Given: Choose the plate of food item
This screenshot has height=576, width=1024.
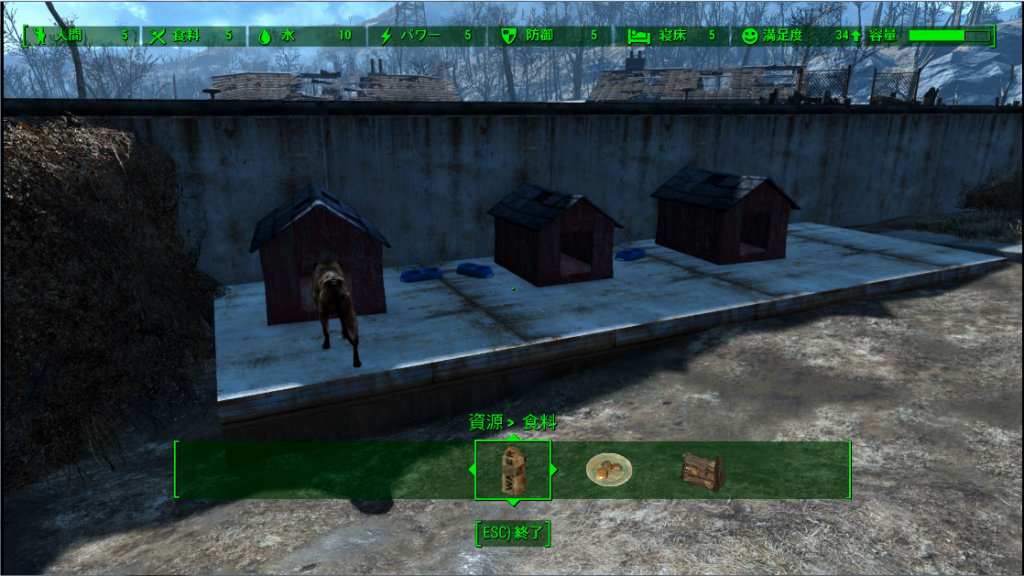Looking at the screenshot, I should coord(607,468).
